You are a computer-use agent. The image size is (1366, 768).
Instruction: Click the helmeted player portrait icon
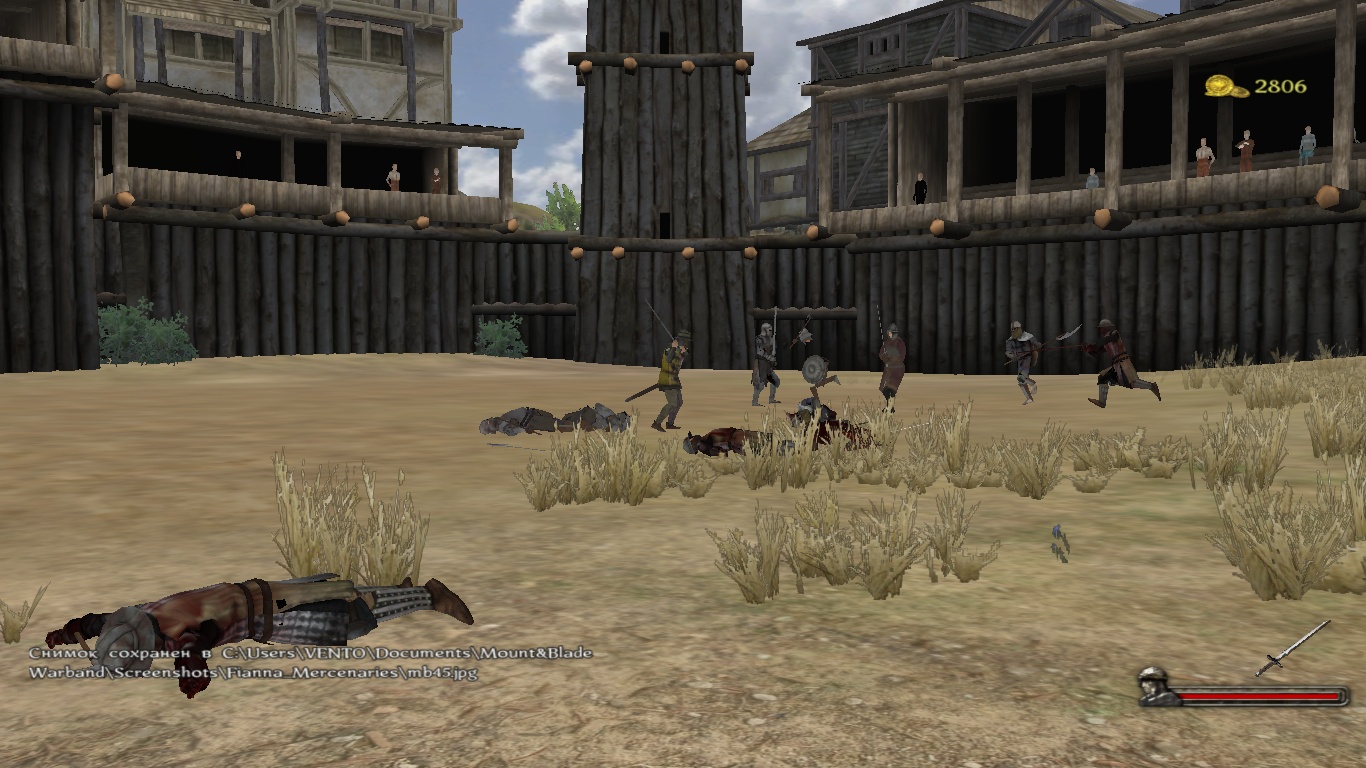pos(1158,687)
